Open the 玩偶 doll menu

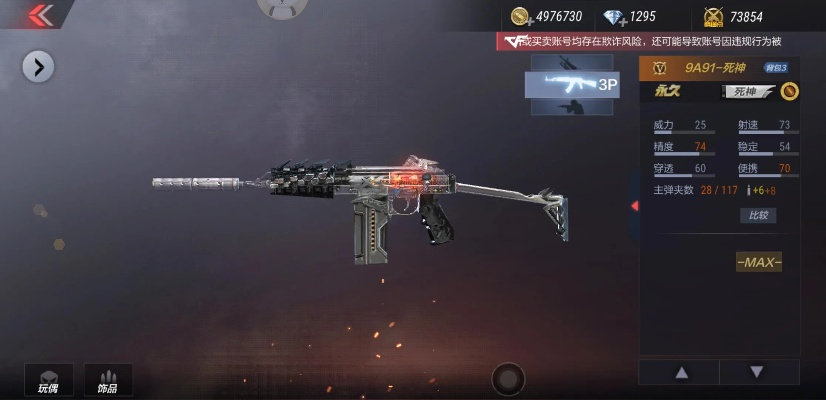[x=48, y=379]
